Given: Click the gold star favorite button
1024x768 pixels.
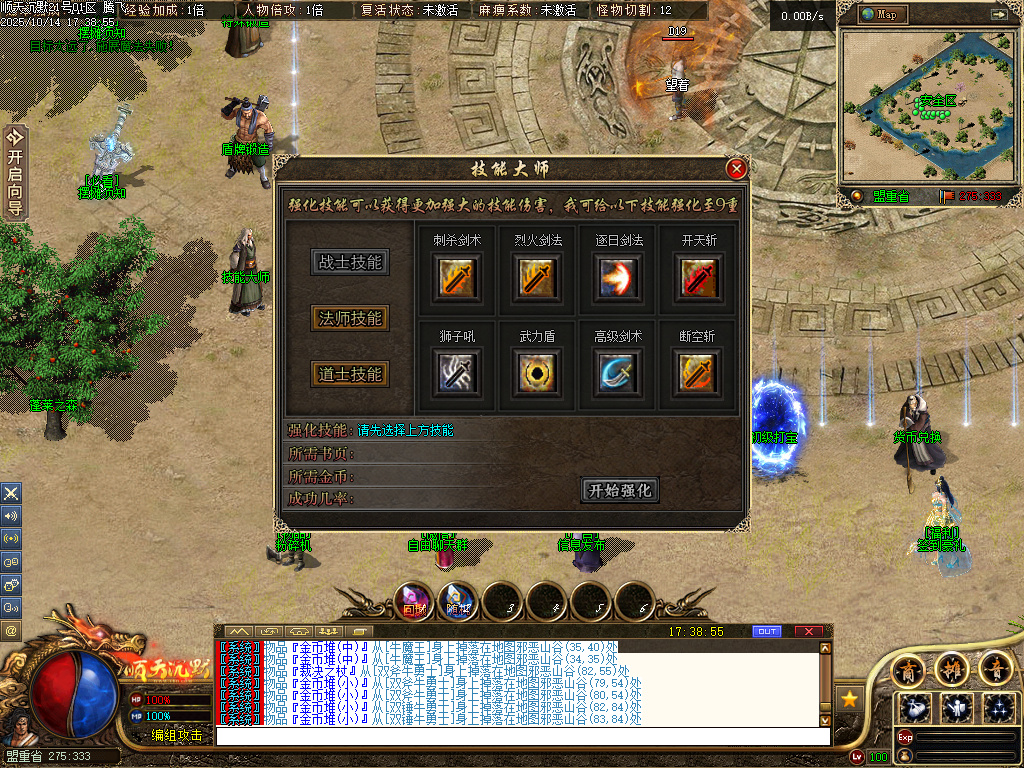Looking at the screenshot, I should pos(849,698).
